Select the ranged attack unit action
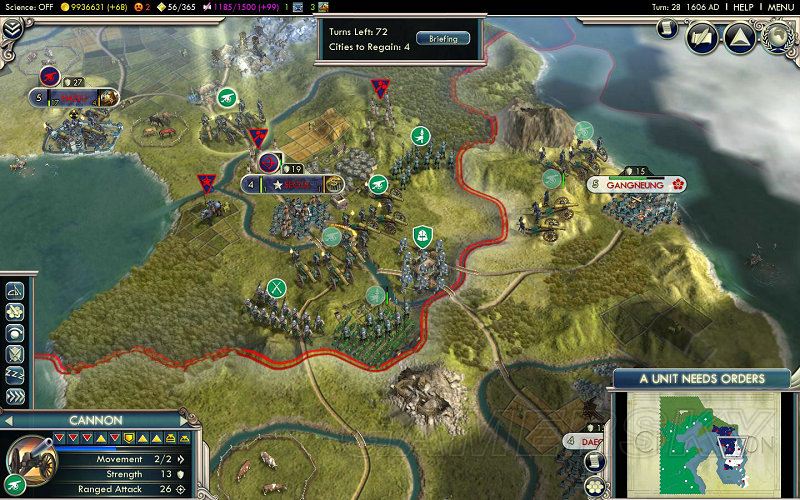This screenshot has height=500, width=800. pyautogui.click(x=15, y=291)
